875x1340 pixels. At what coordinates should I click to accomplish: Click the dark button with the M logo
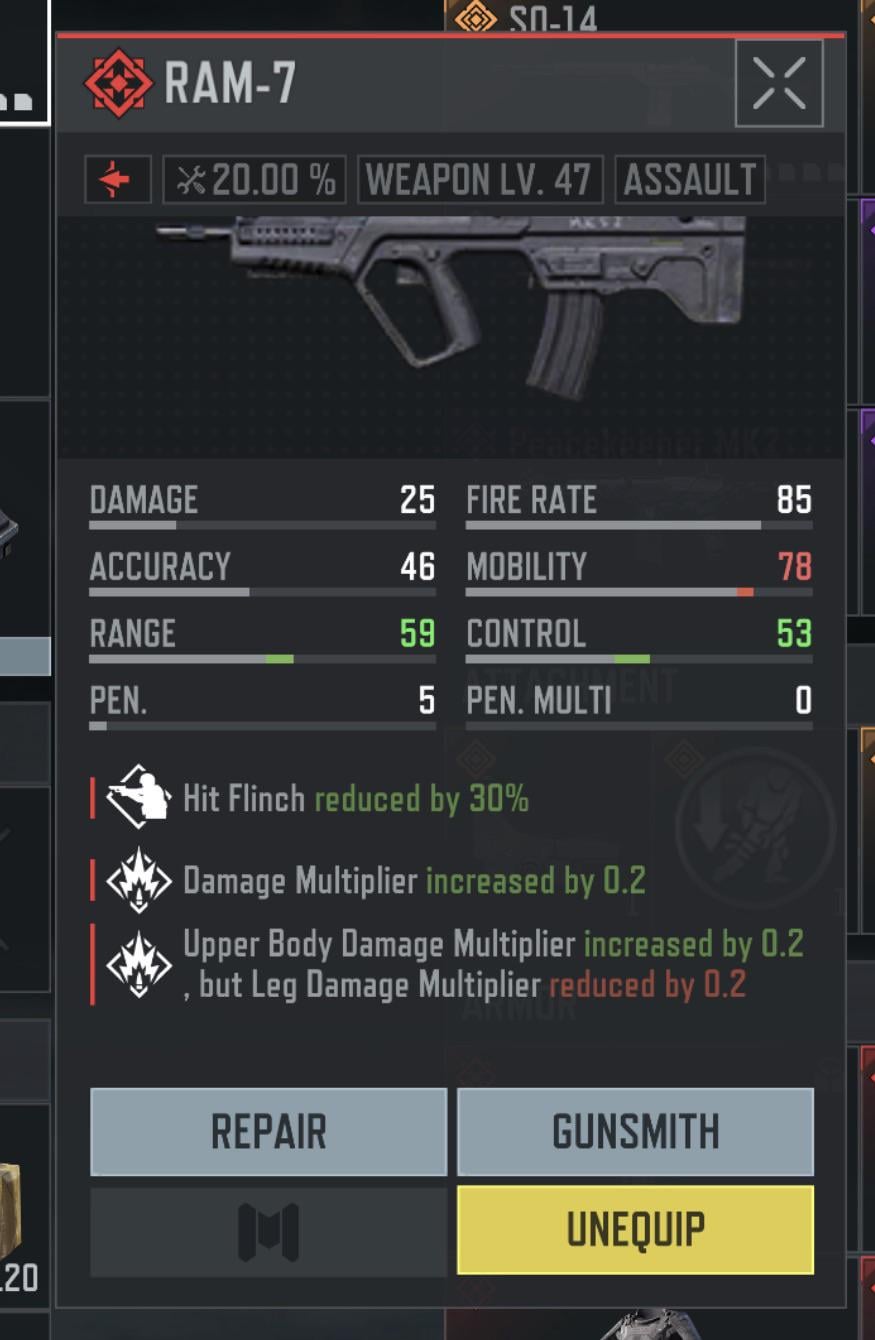(x=268, y=1231)
